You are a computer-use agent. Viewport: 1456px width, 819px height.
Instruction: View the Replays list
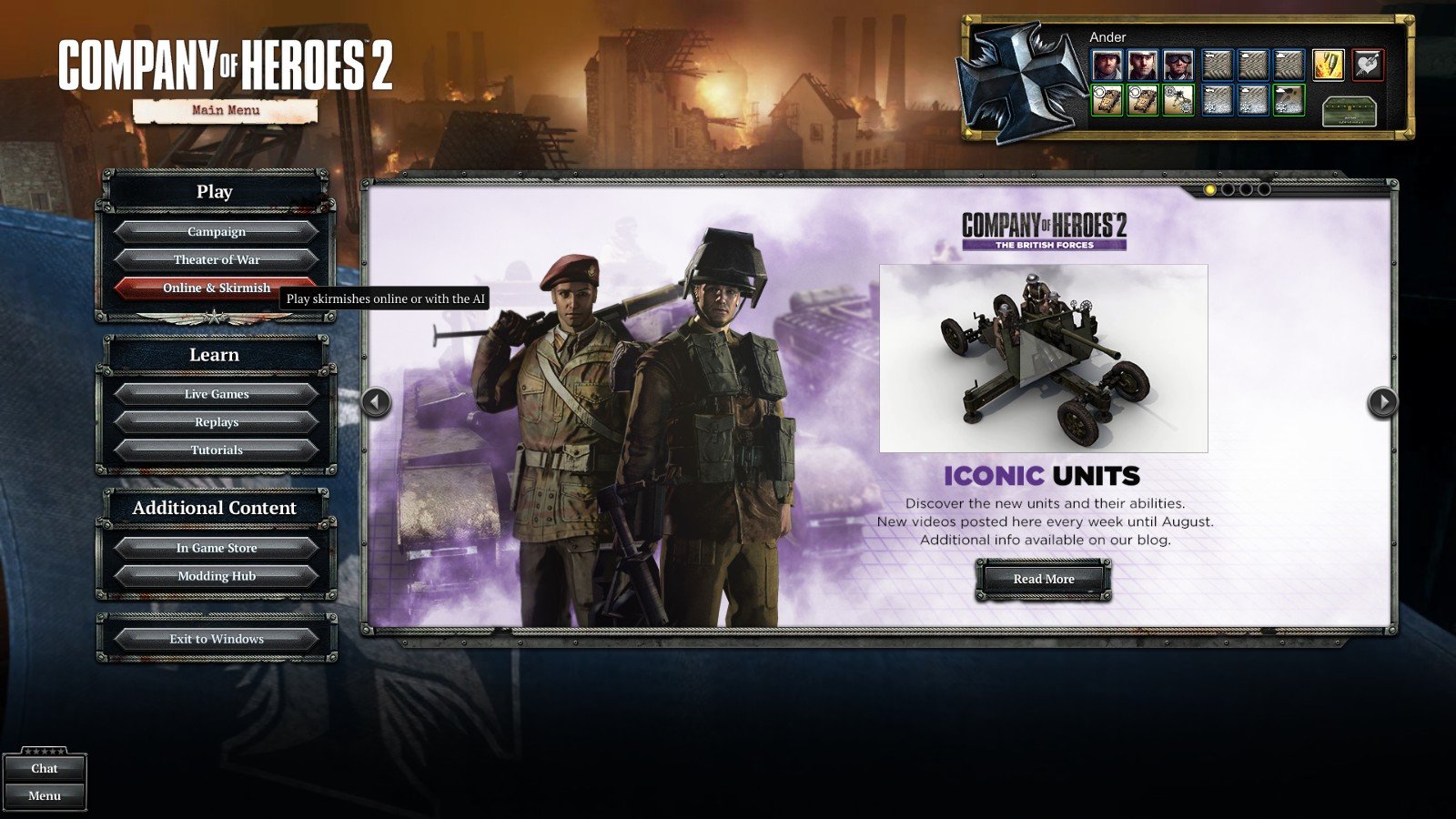(x=216, y=422)
